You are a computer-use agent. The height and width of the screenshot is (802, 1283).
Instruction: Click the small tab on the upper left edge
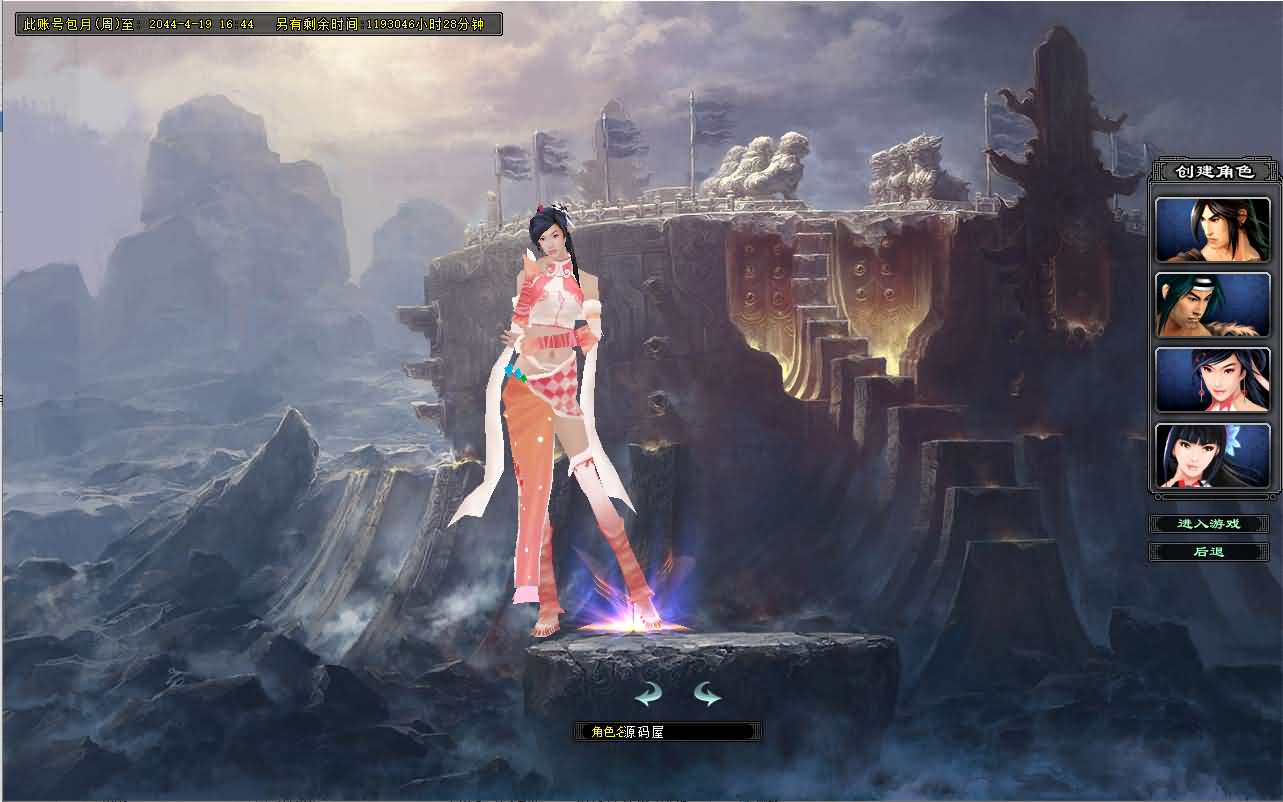point(4,118)
